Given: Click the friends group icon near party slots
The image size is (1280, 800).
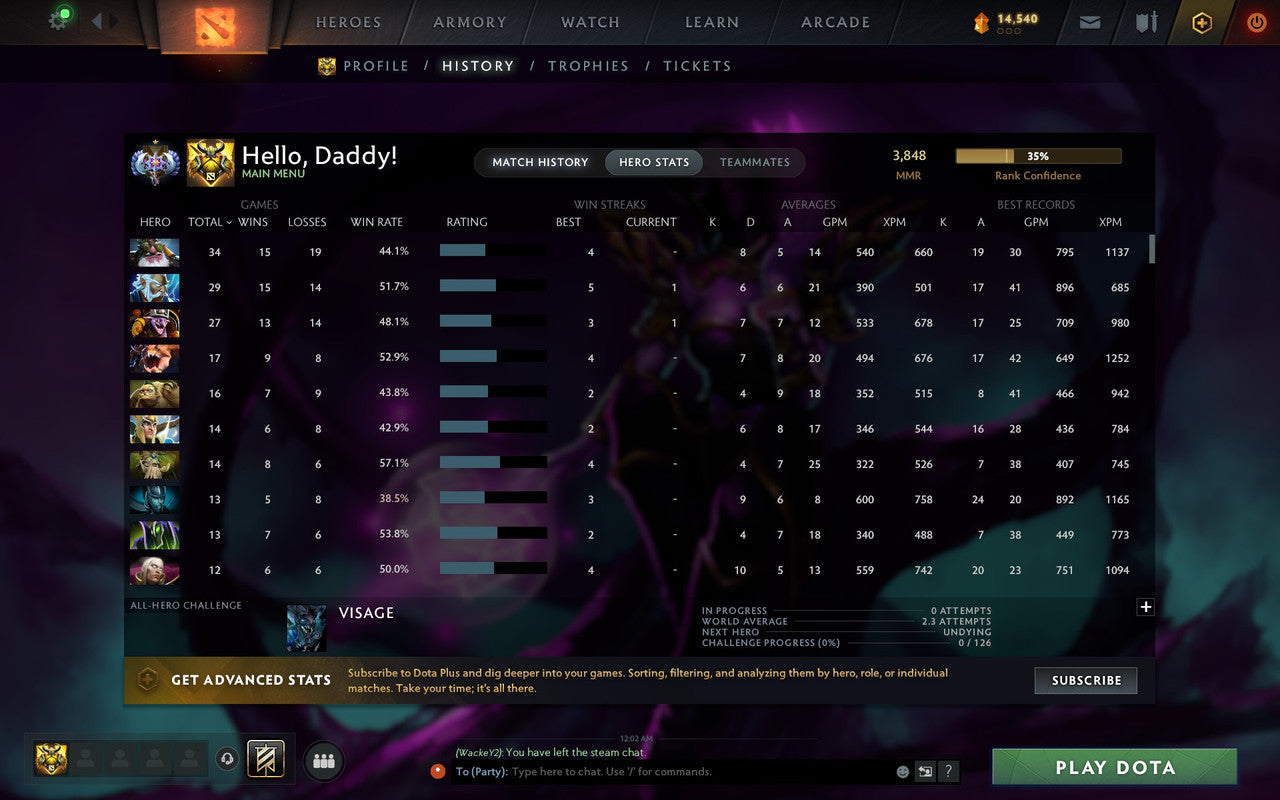Looking at the screenshot, I should 323,760.
